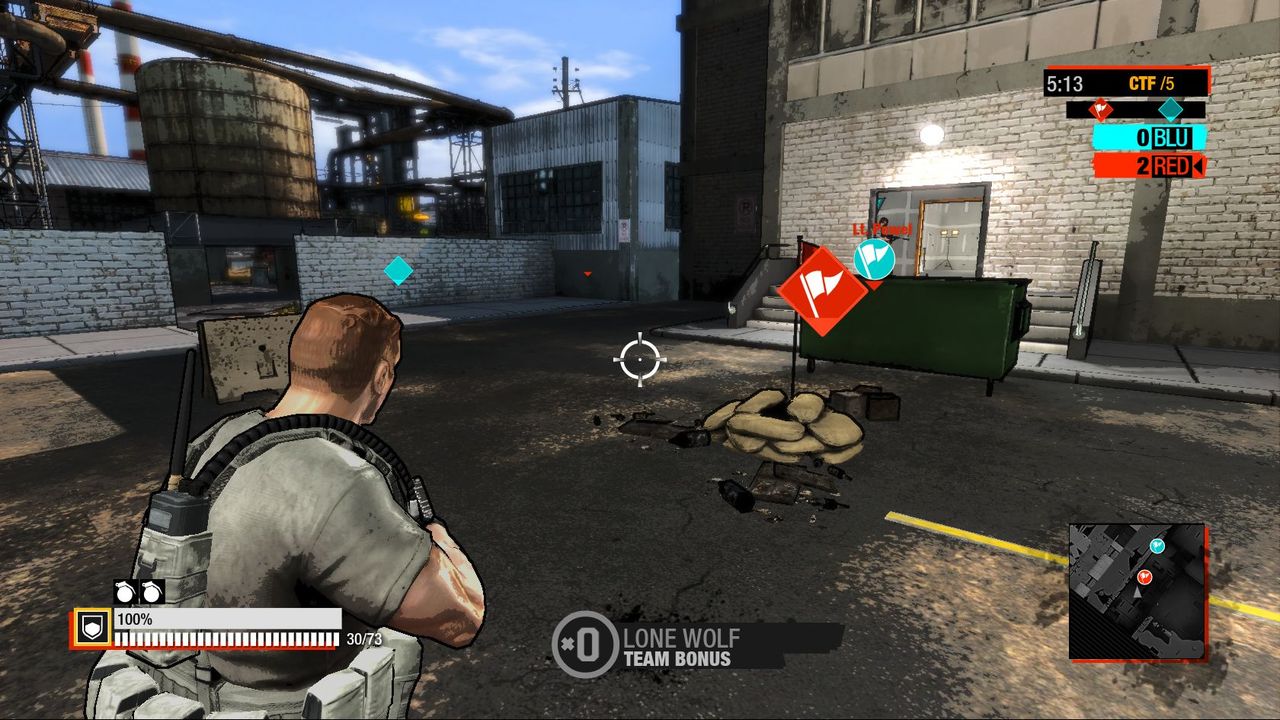
Task: Click the red player marker on the minimap
Action: pyautogui.click(x=1145, y=576)
